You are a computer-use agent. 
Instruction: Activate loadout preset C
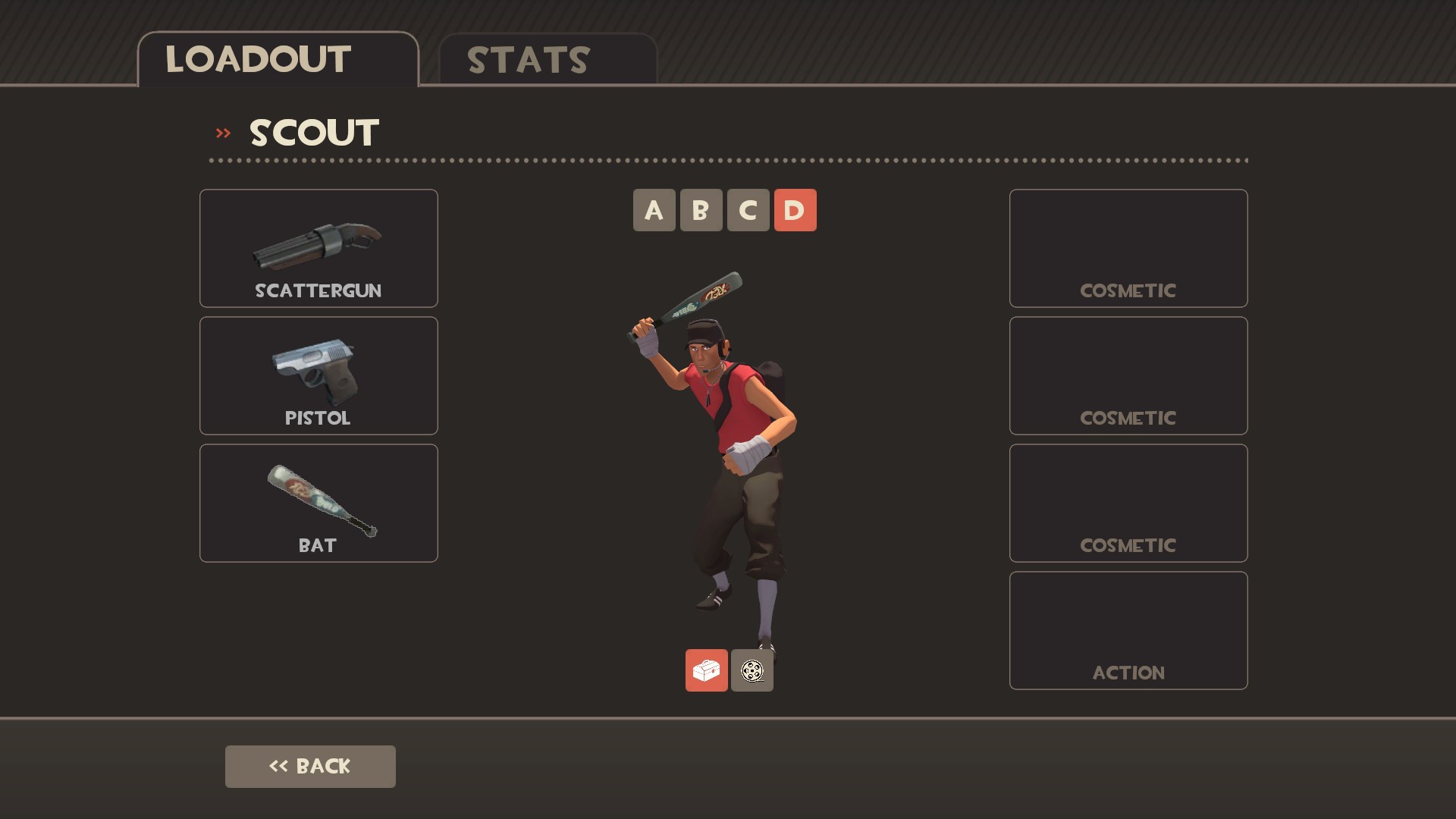748,210
